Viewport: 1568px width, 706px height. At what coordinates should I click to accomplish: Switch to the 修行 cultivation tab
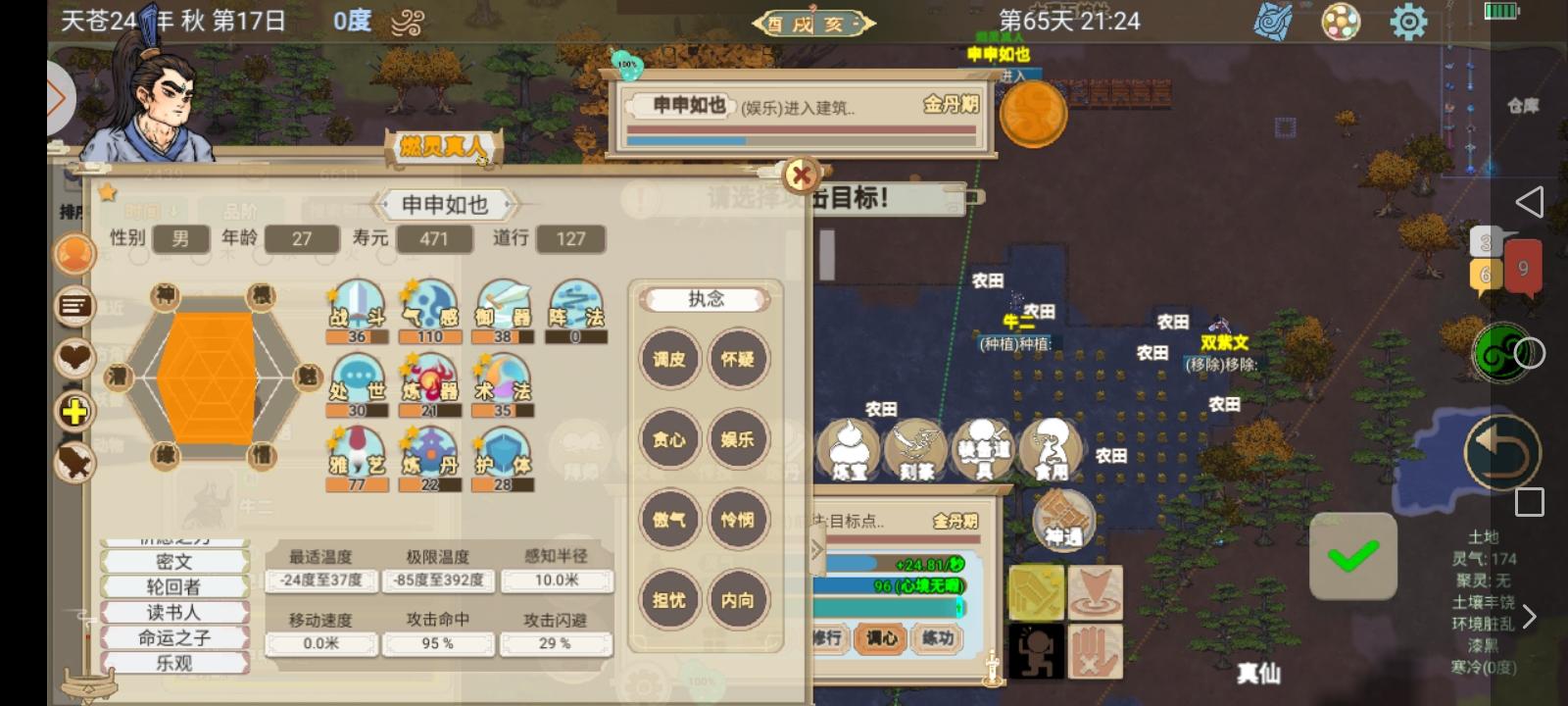point(828,637)
